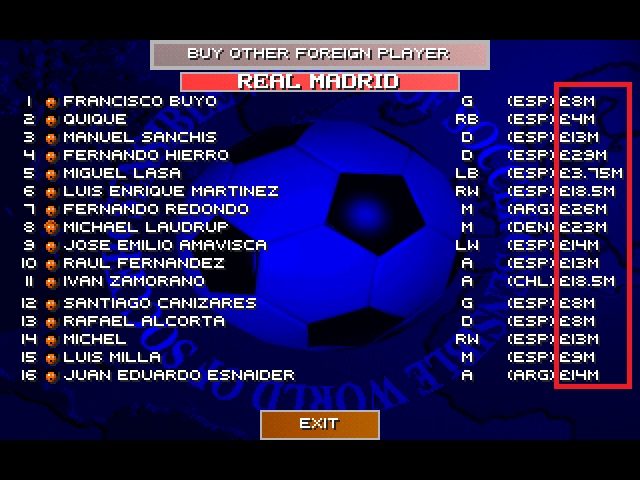Viewport: 640px width, 480px height.
Task: Select right winger Michel
Action: (94, 339)
